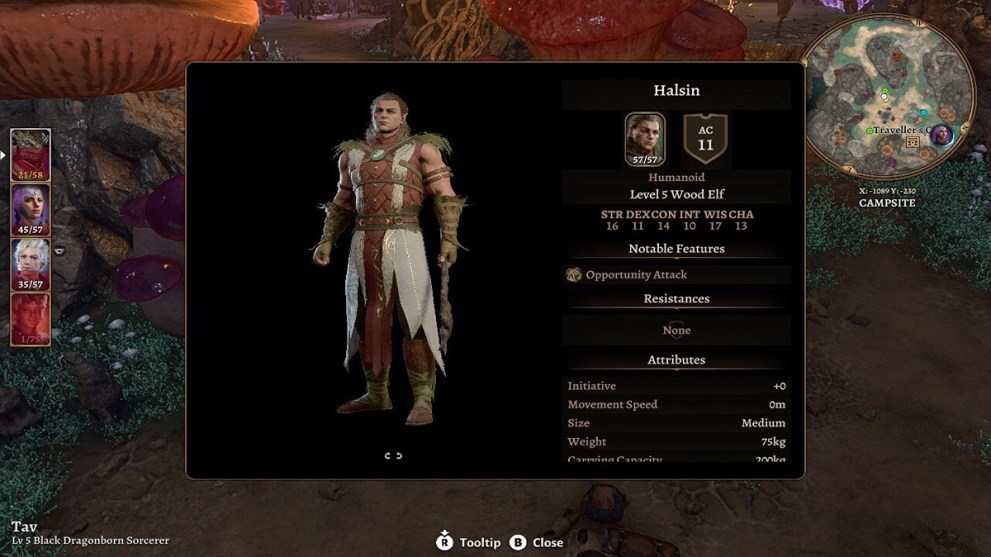
Task: Click the Initiative attribute row
Action: coord(676,386)
